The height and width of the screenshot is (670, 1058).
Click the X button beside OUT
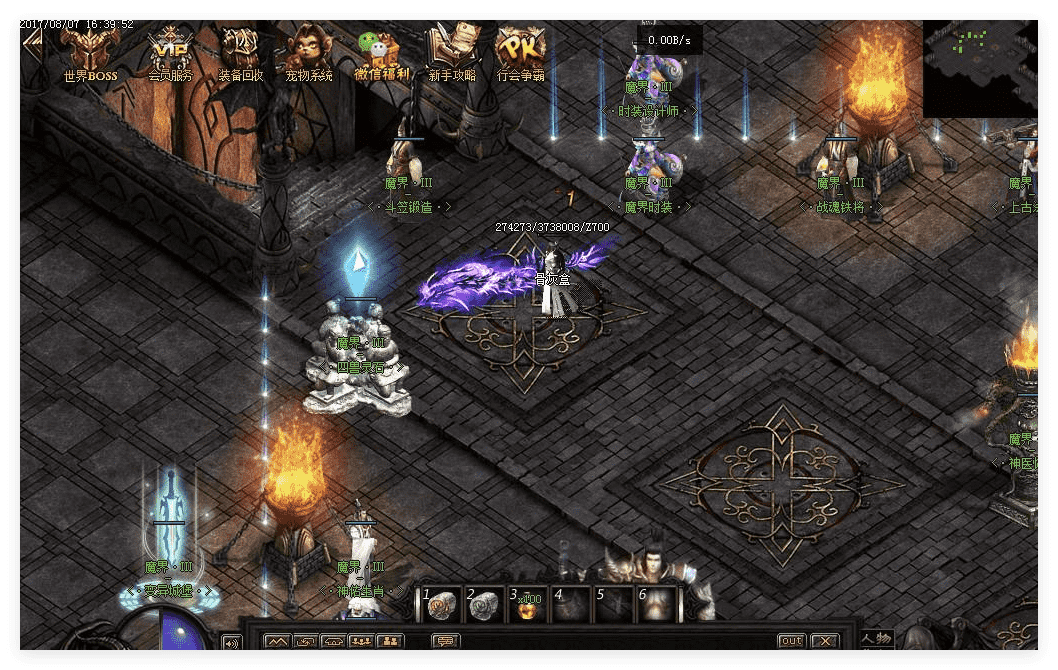click(824, 641)
